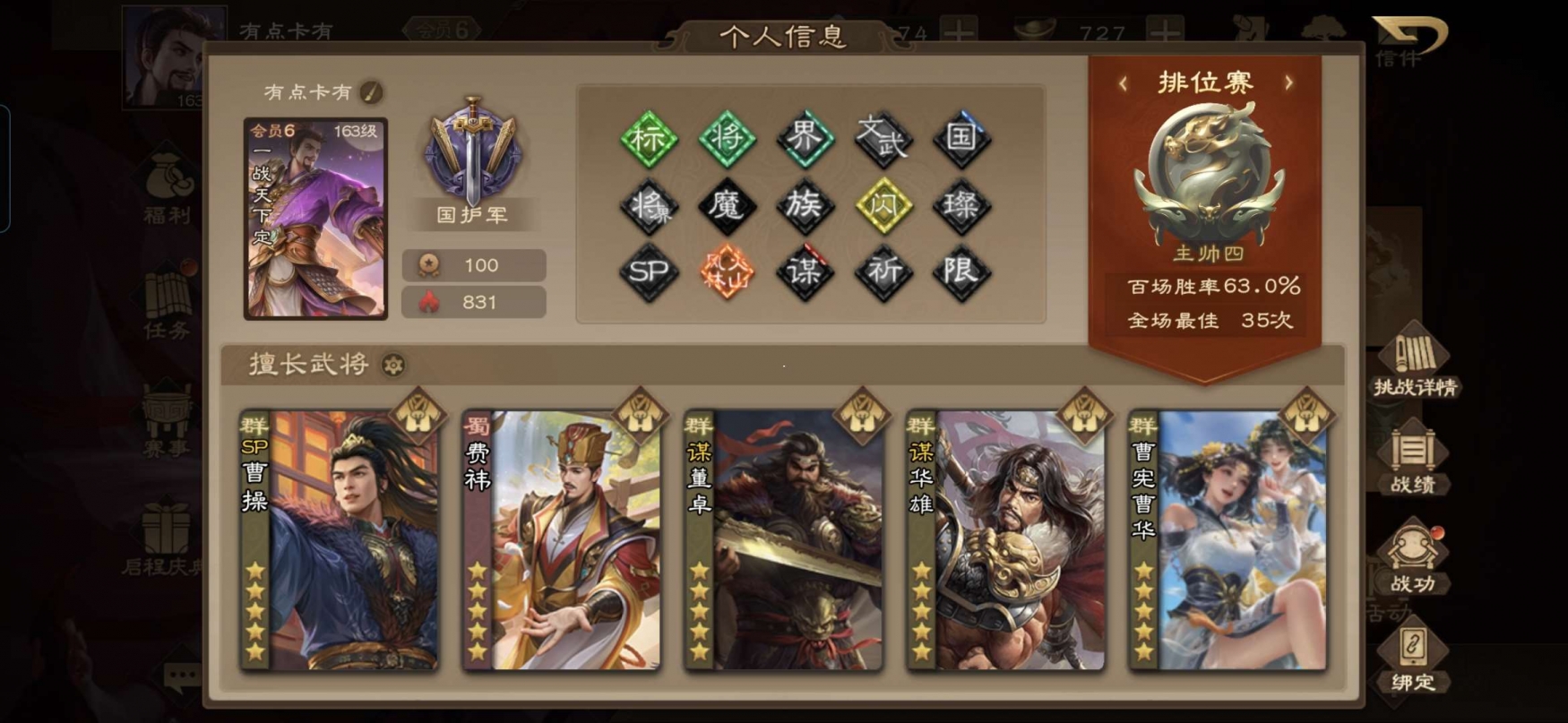Select the green 标 badge
This screenshot has width=1568, height=723.
point(648,138)
